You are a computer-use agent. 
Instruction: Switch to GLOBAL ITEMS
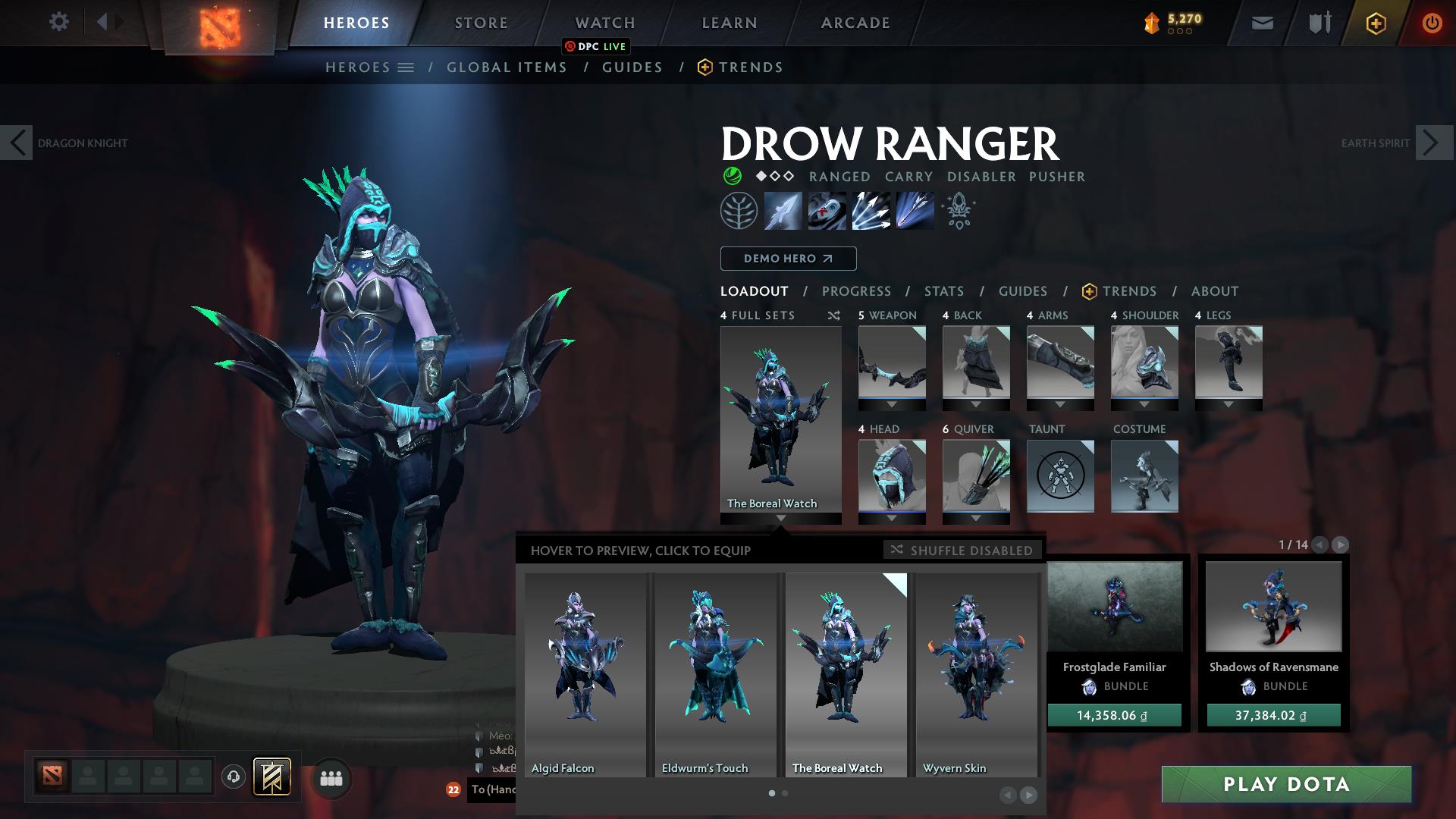click(x=507, y=67)
